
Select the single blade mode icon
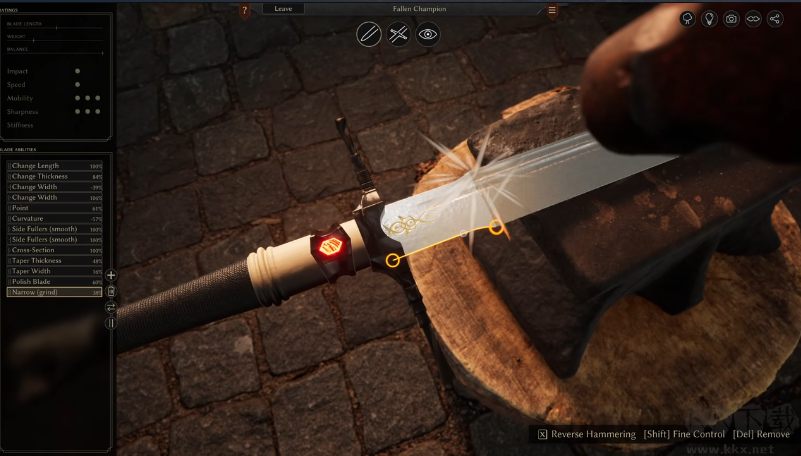pyautogui.click(x=370, y=35)
